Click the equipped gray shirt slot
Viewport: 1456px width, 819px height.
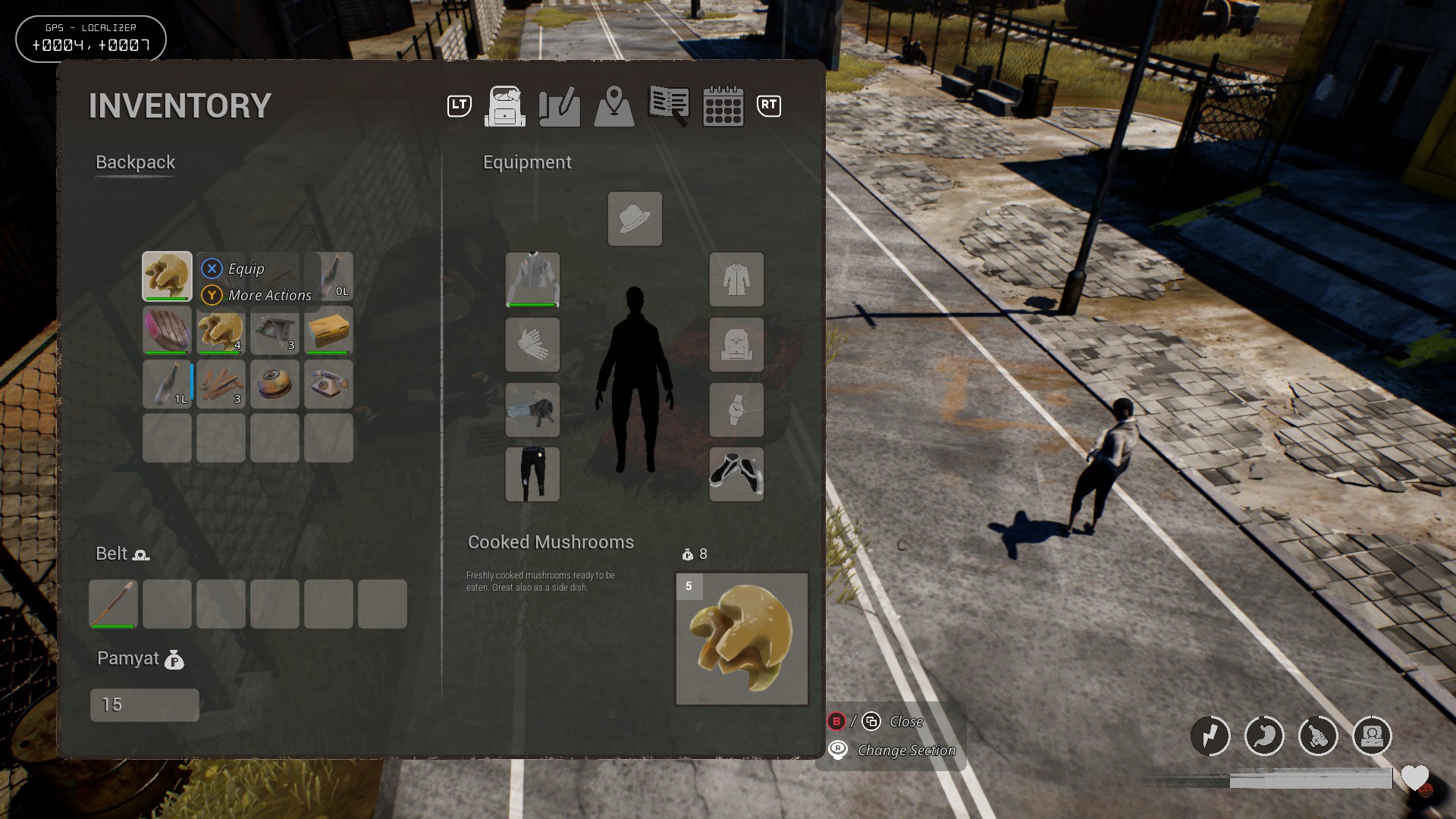click(x=532, y=280)
